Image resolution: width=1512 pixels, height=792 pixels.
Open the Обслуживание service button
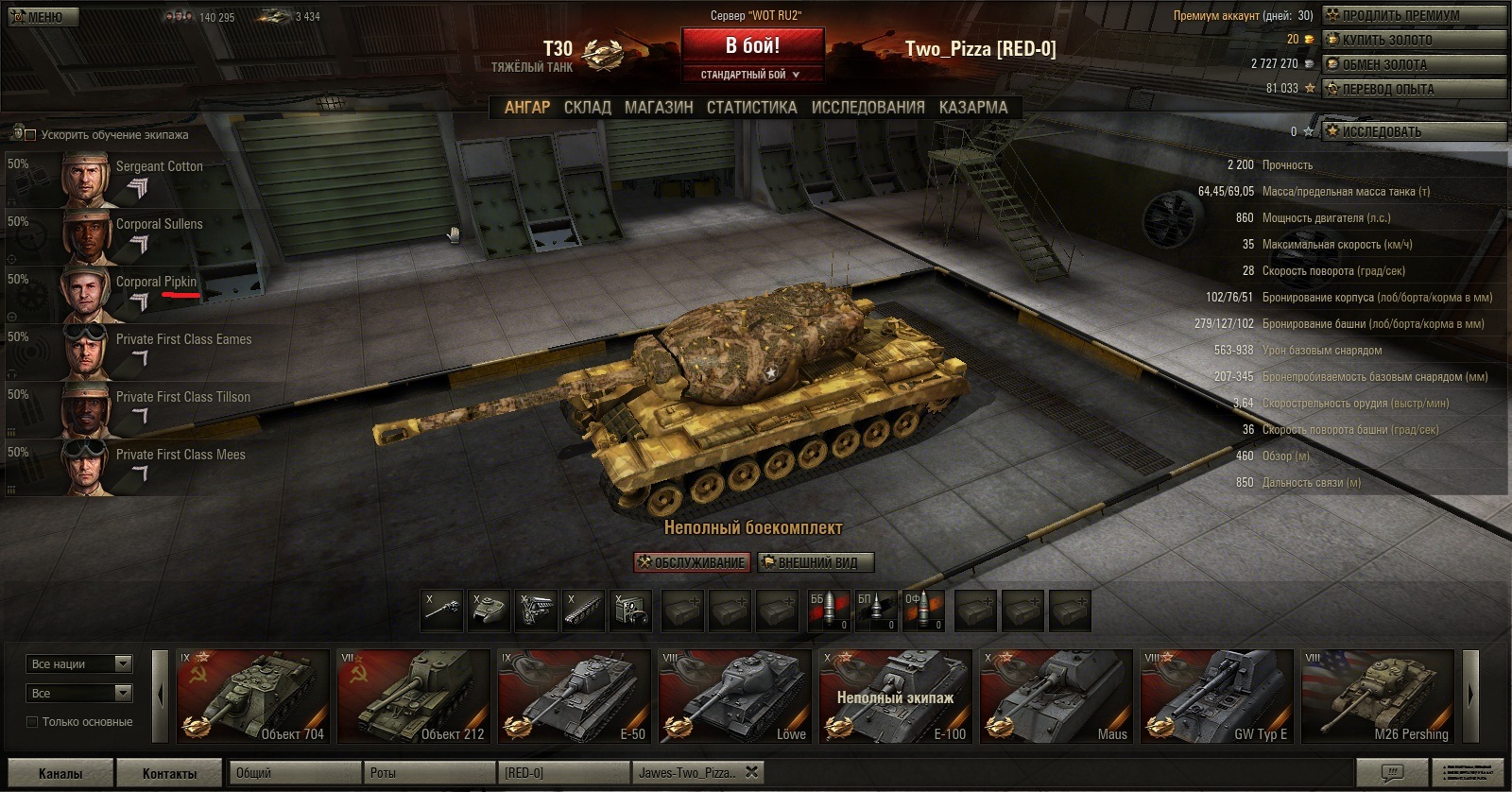click(x=692, y=562)
